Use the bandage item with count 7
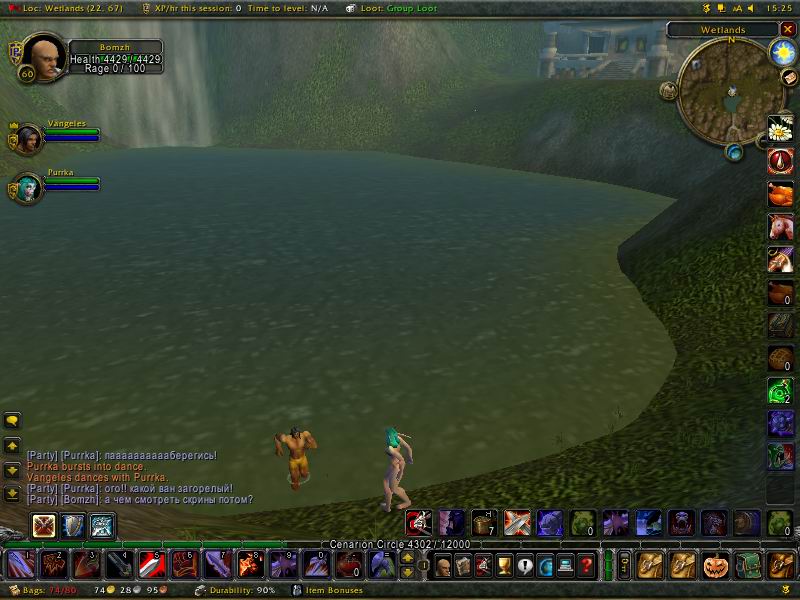Screen dimensions: 800x600 [x=484, y=523]
